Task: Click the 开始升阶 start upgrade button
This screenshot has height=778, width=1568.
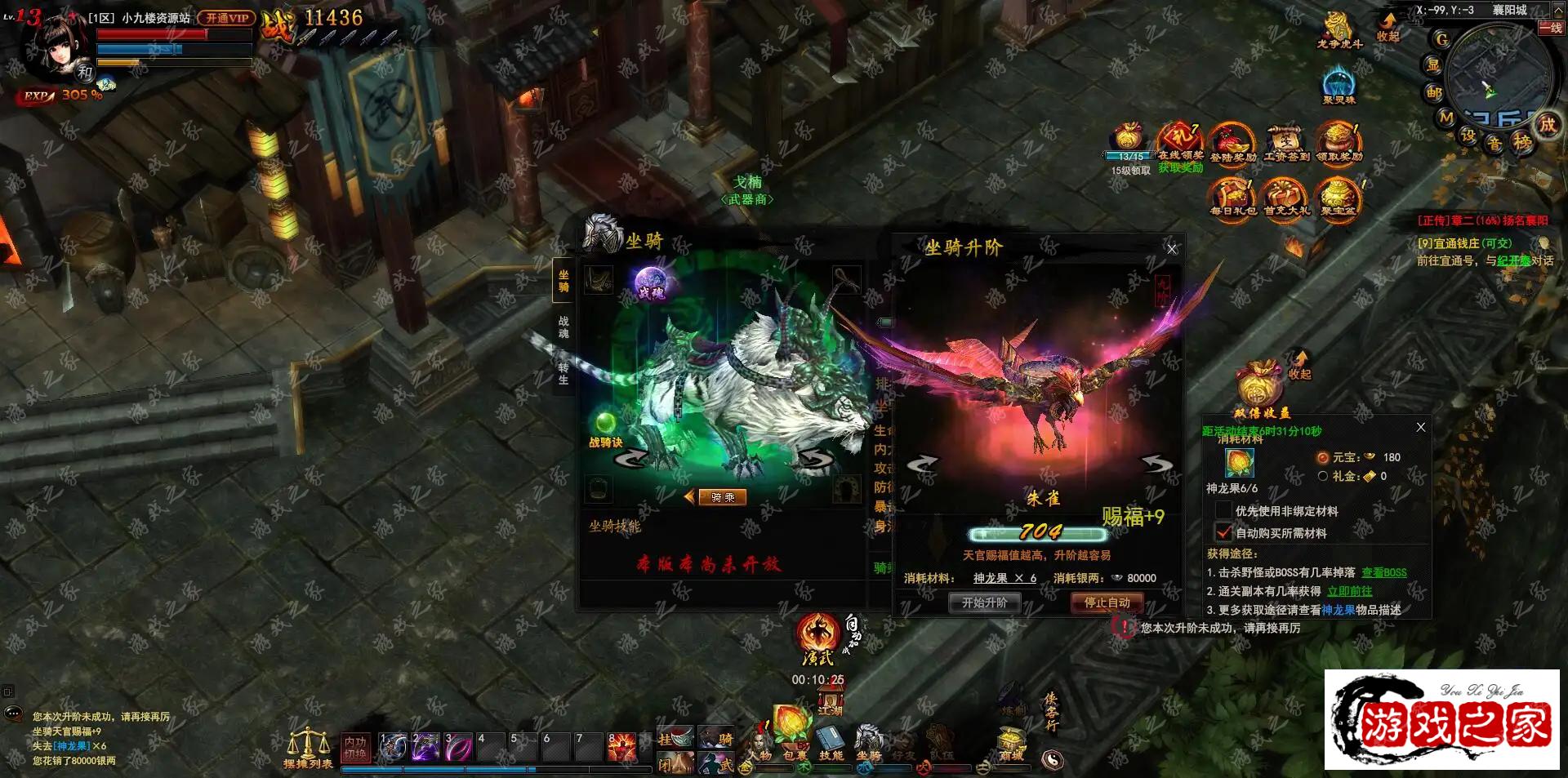Action: [x=984, y=602]
